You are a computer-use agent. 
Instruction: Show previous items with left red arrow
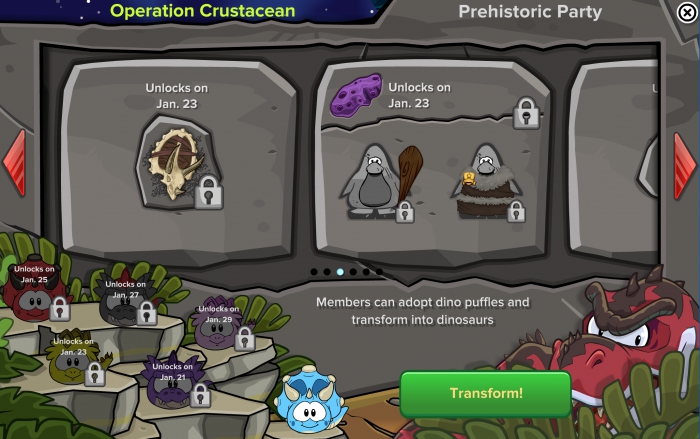click(14, 162)
